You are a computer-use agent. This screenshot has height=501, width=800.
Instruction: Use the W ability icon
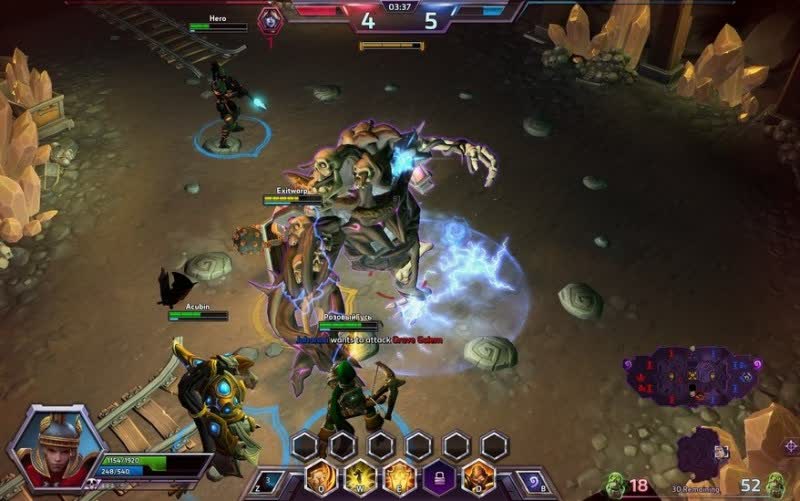point(360,477)
